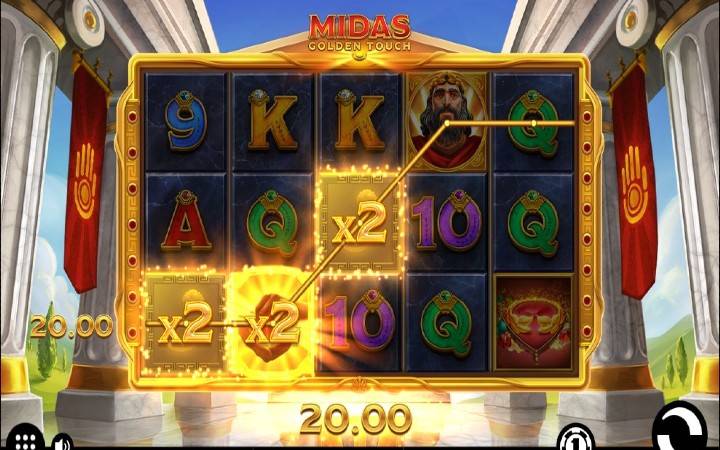
Task: Open the menu grid icon
Action: [x=26, y=440]
